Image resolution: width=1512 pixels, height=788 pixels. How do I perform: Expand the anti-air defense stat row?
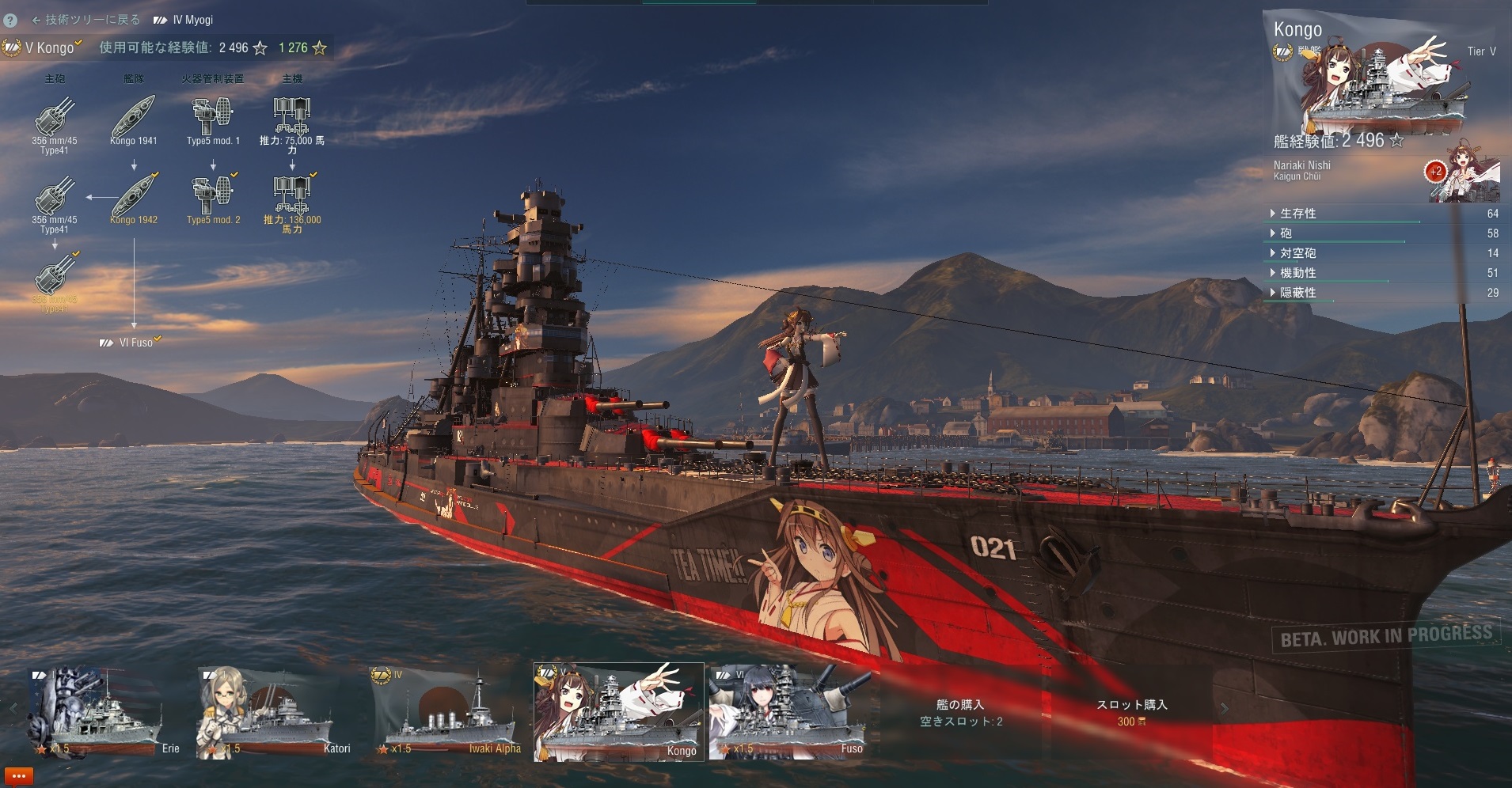click(1297, 253)
